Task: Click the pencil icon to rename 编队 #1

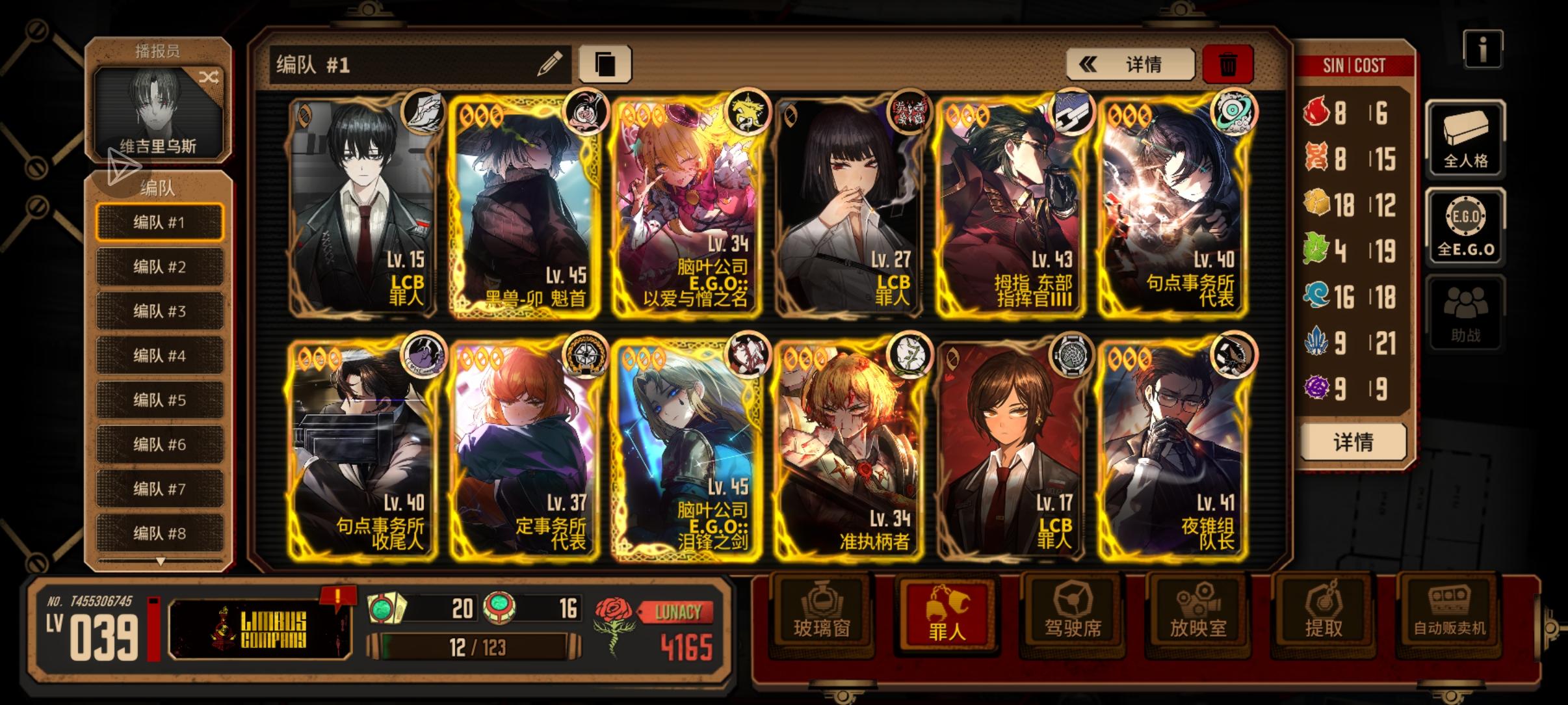Action: [549, 64]
